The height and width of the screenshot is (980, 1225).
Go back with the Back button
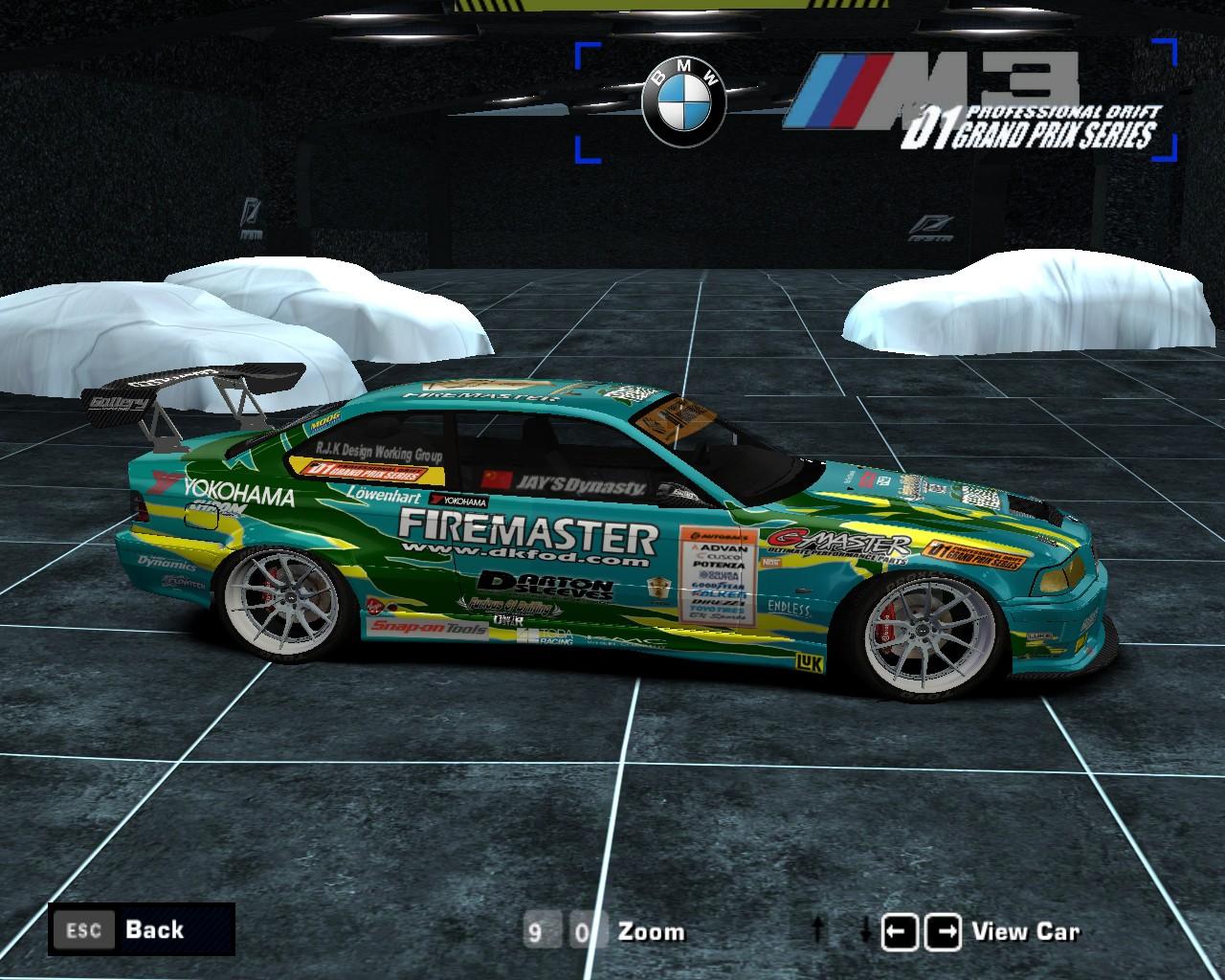(x=142, y=928)
